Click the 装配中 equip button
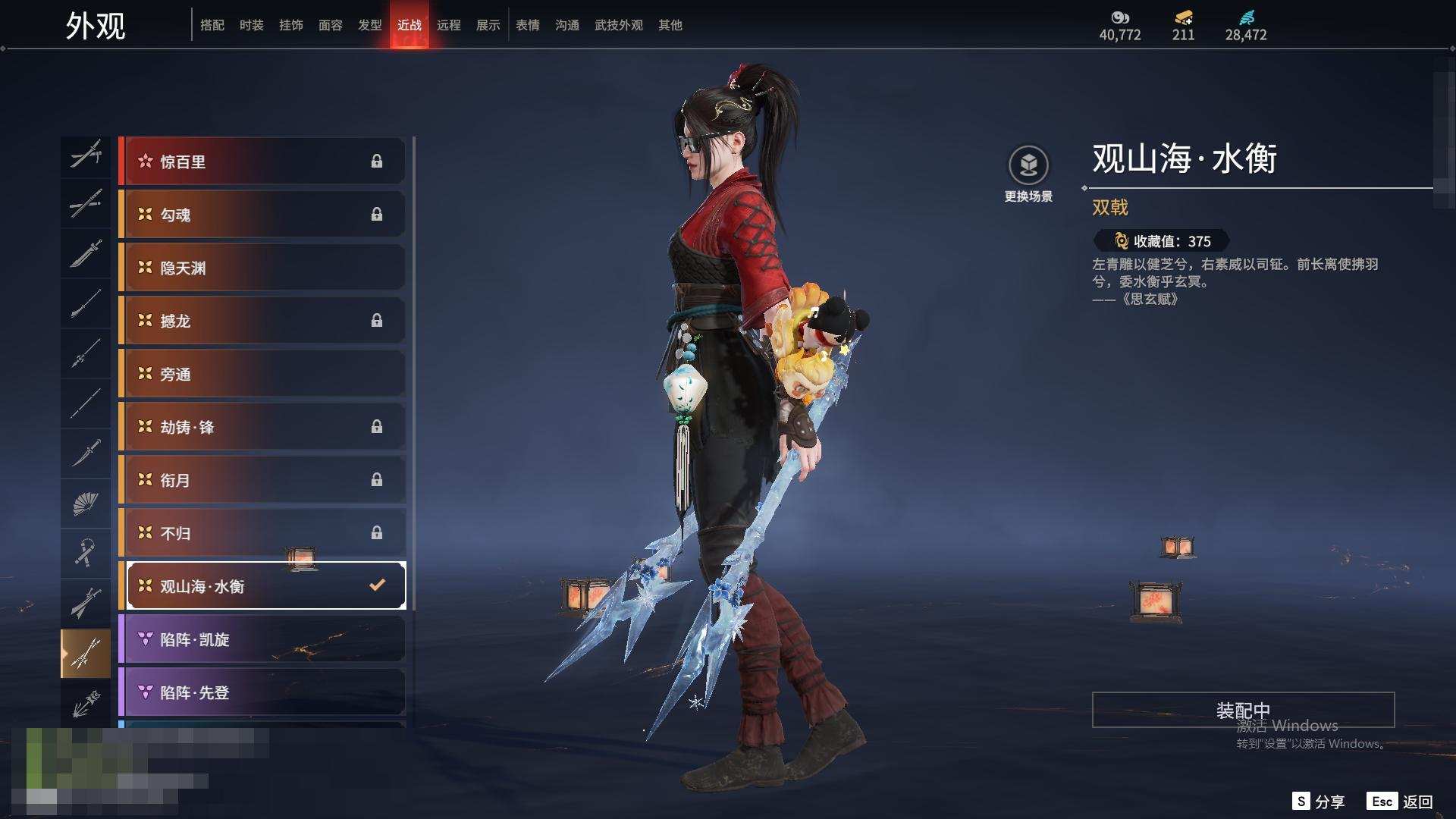The image size is (1456, 819). click(1243, 710)
